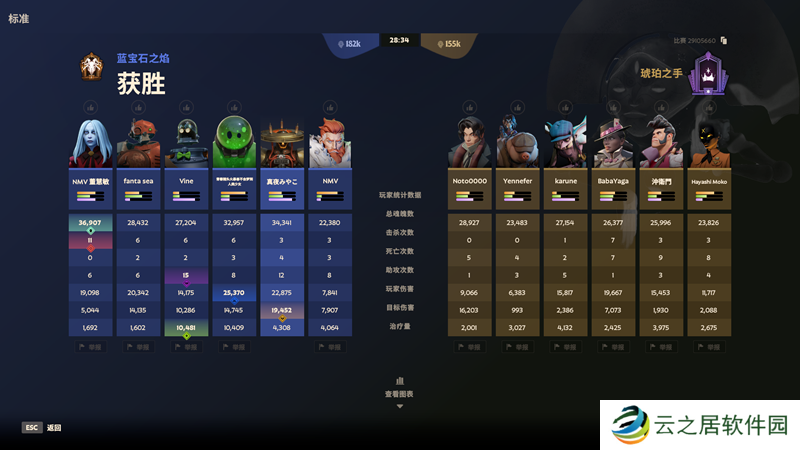Screen dimensions: 800x450
Task: Select Vine's hero portrait
Action: (x=186, y=143)
